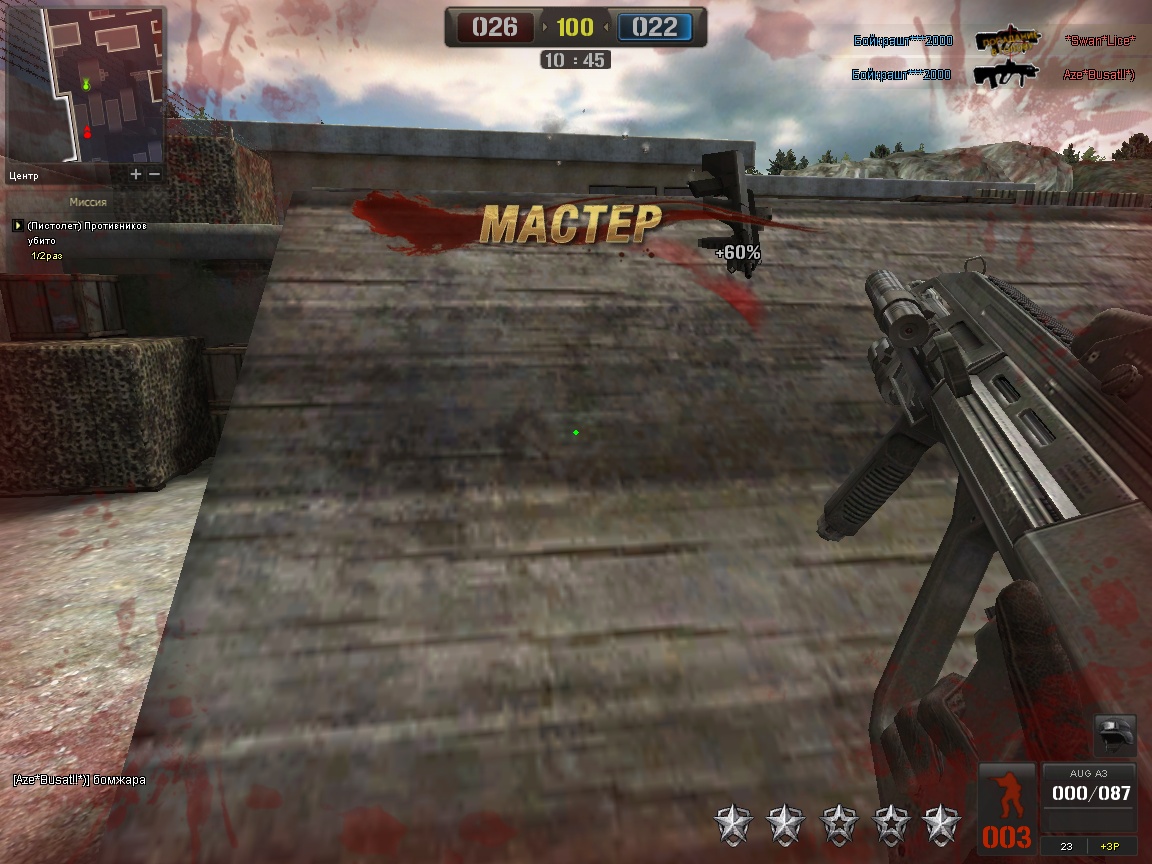The image size is (1152, 864).
Task: Select the AUG A3 weapon panel
Action: point(1089,796)
